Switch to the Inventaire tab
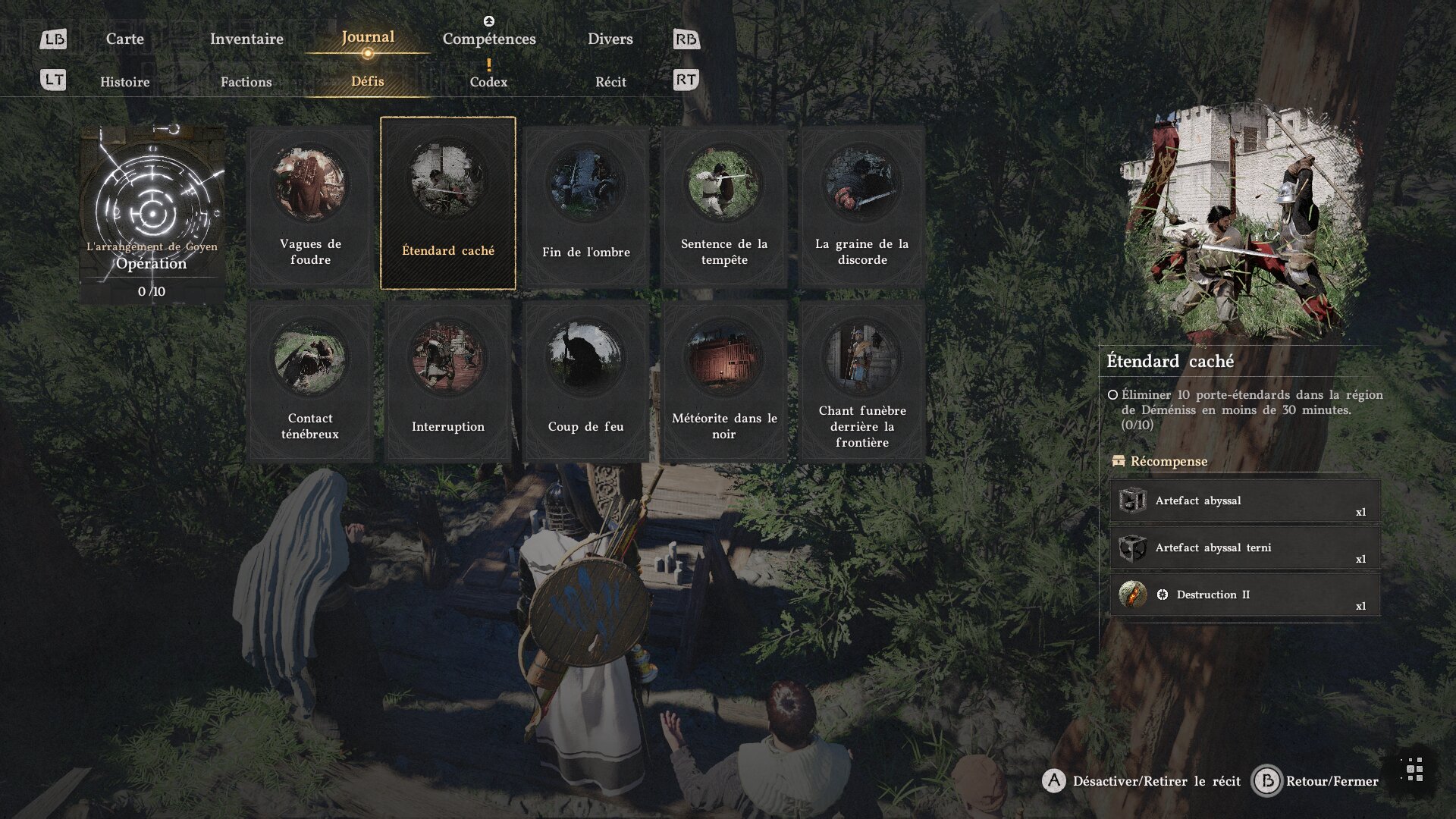The width and height of the screenshot is (1456, 819). point(246,39)
